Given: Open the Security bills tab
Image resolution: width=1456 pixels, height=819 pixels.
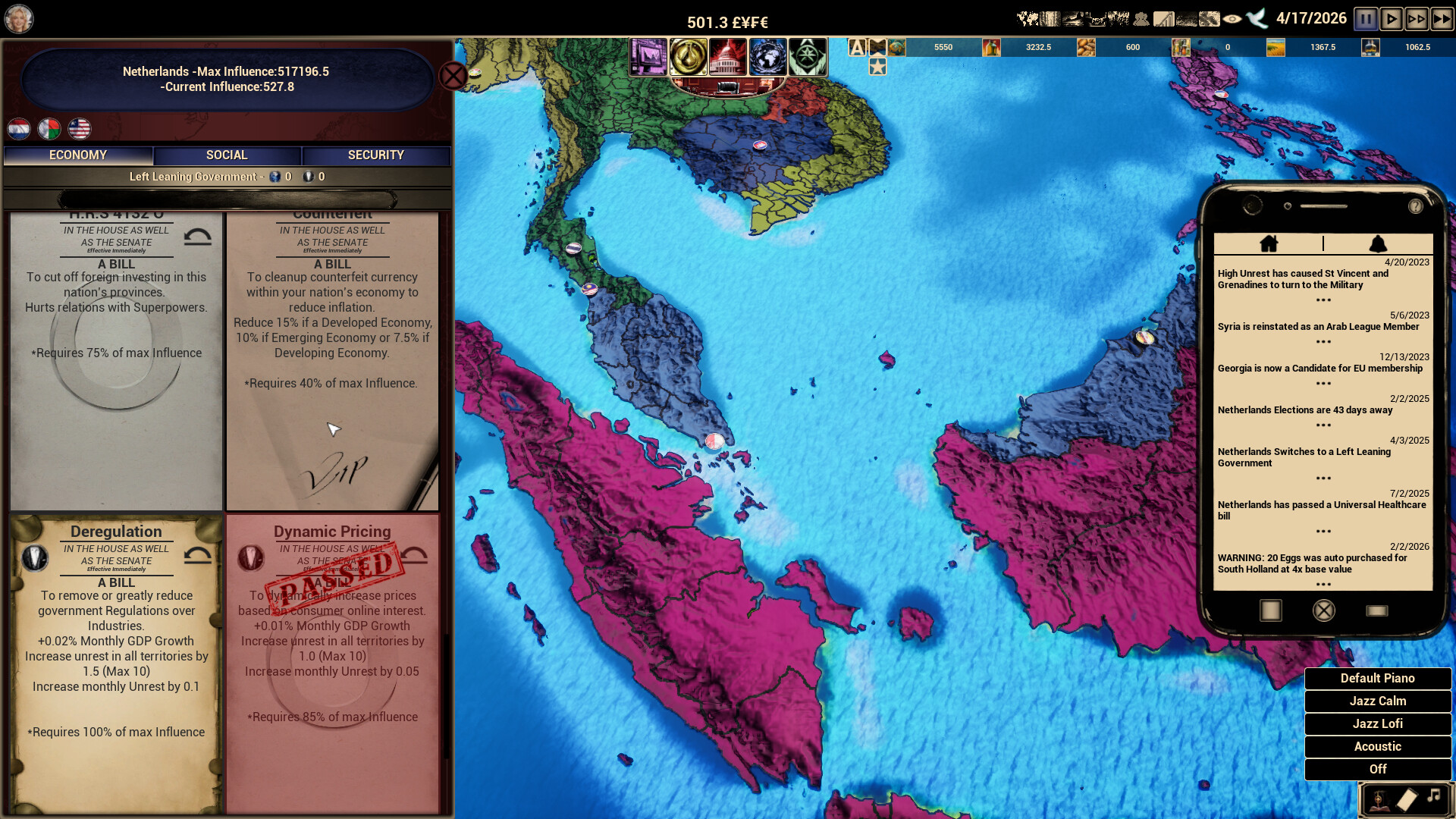Looking at the screenshot, I should [x=375, y=155].
